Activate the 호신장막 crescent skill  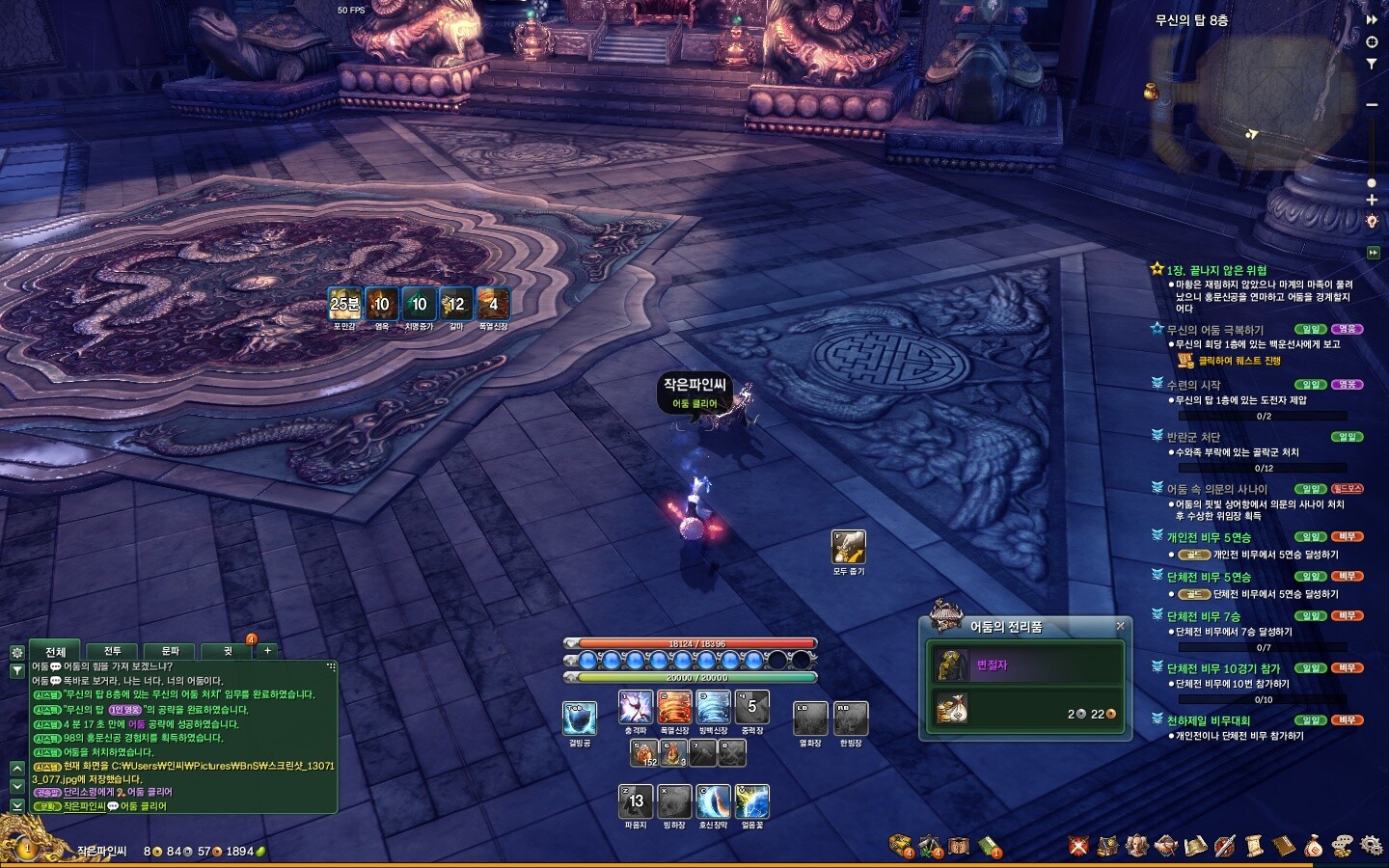point(713,801)
